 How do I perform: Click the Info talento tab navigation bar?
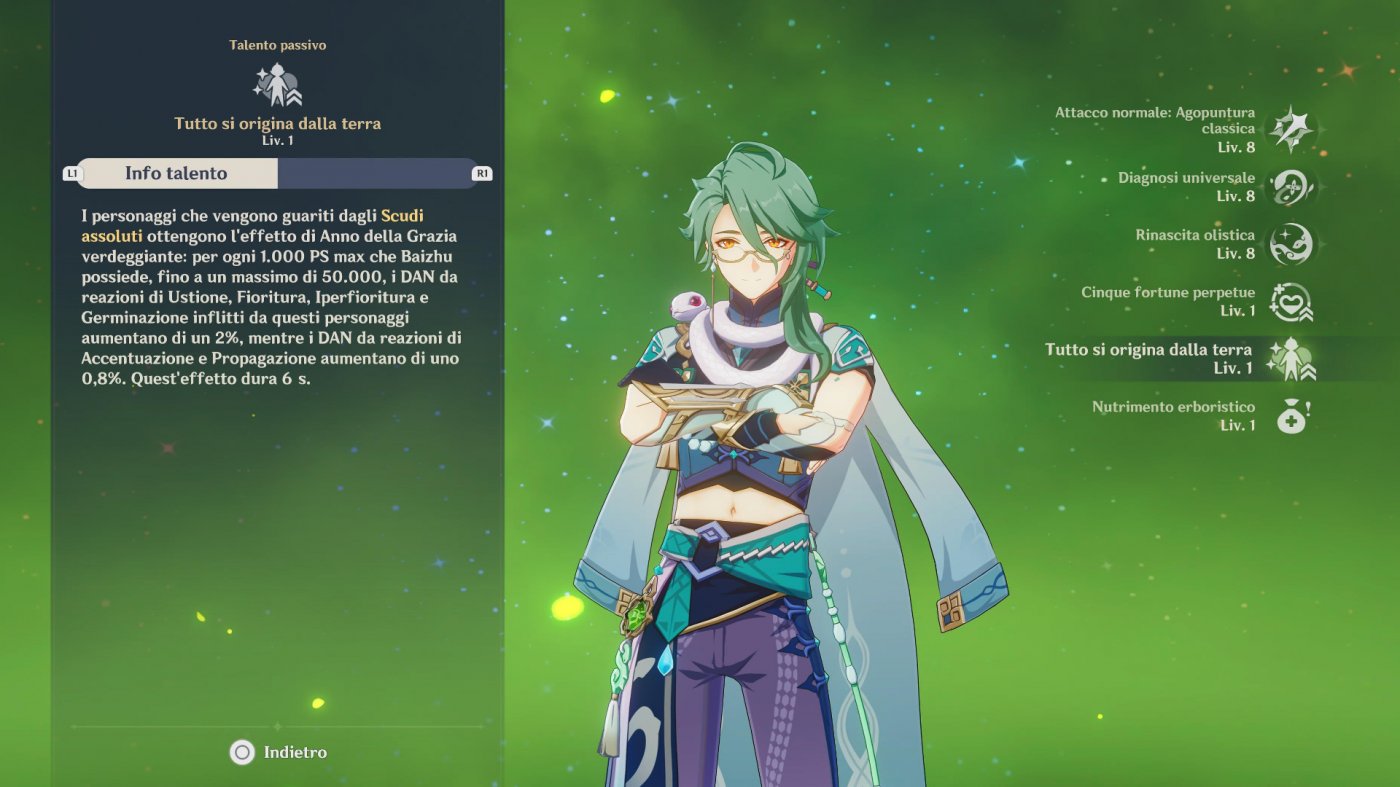[277, 173]
